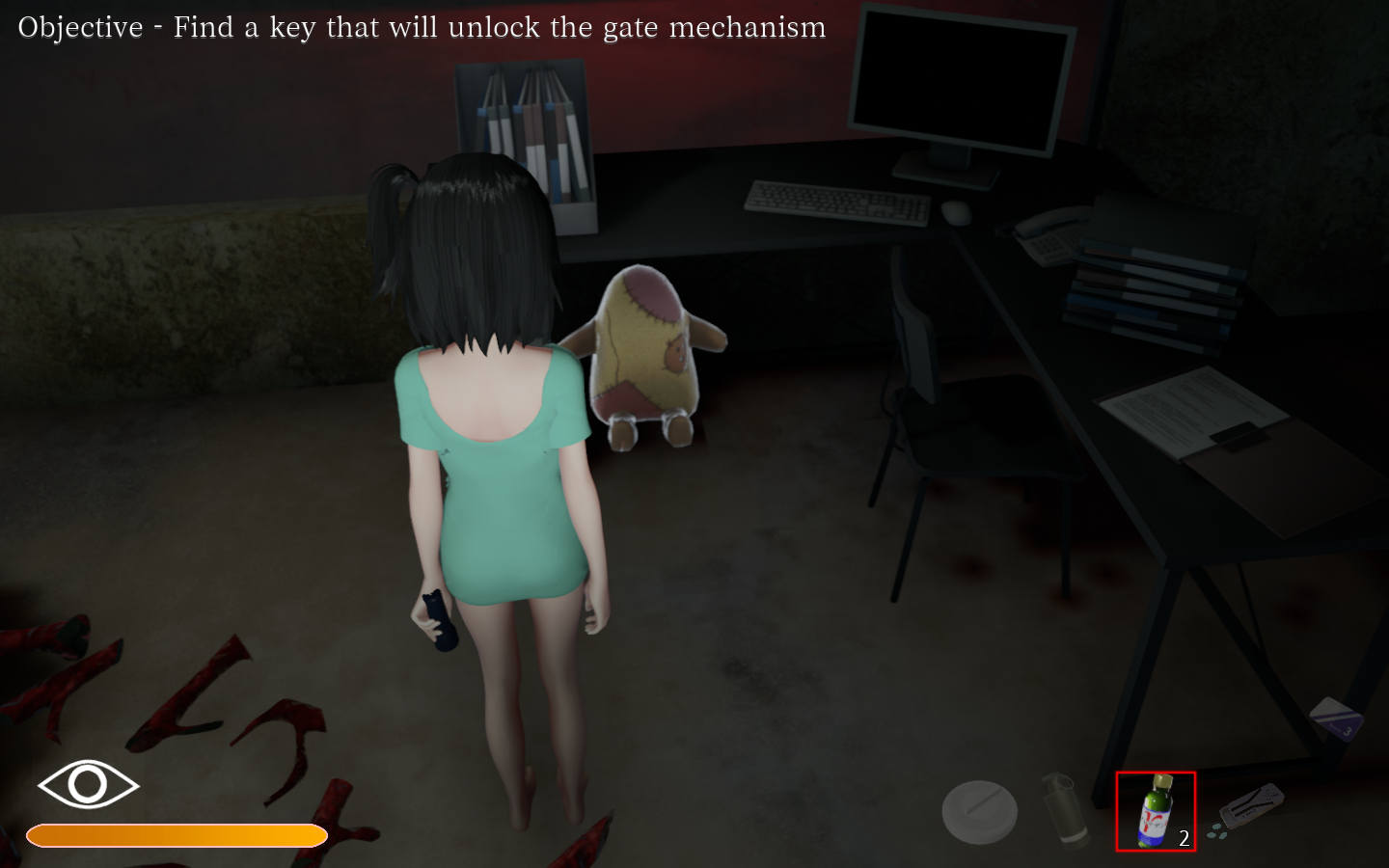Select the mint tablet tin item
This screenshot has height=868, width=1389.
pyautogui.click(x=1249, y=808)
